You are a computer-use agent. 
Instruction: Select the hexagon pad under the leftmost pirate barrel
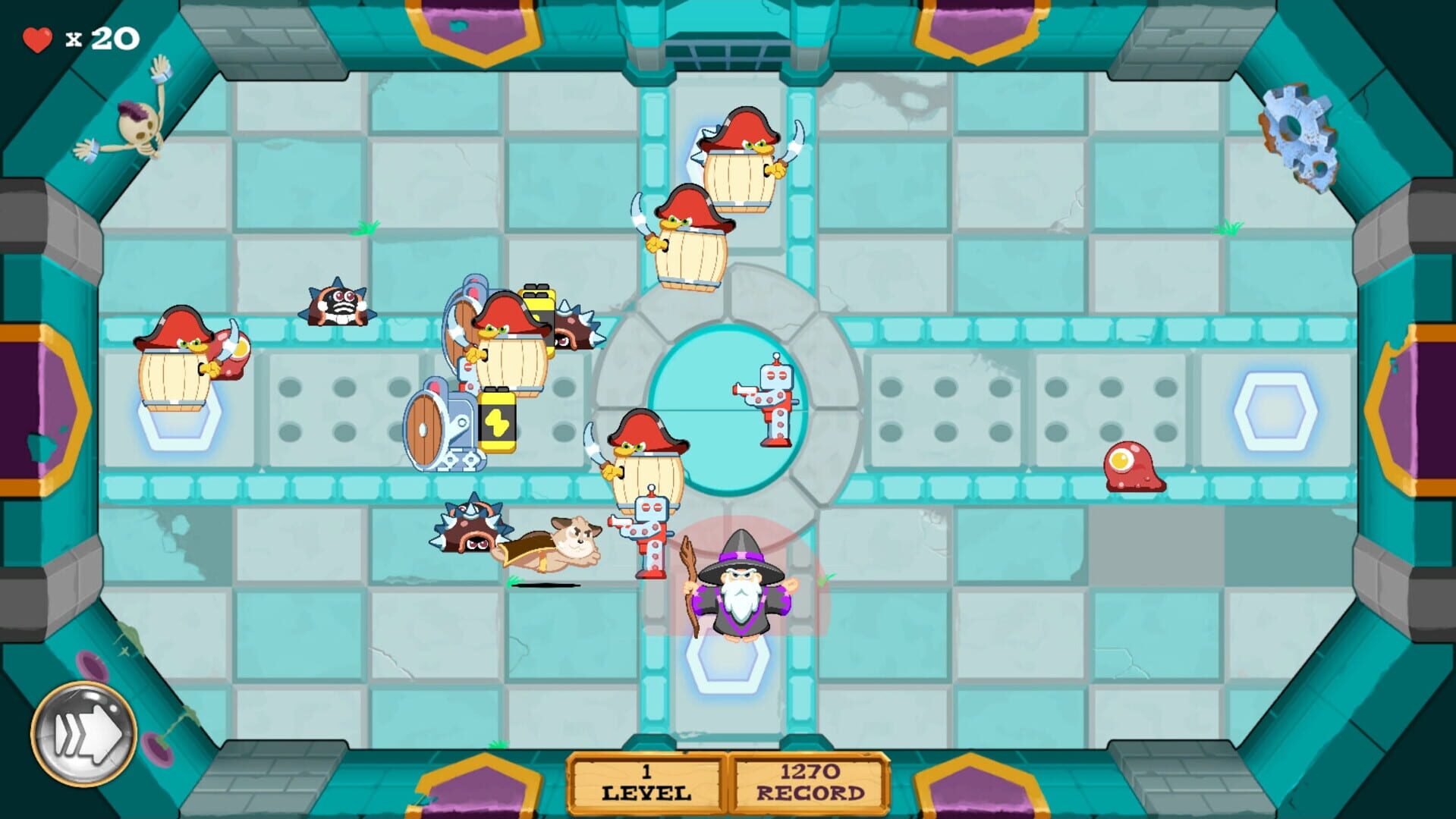click(x=180, y=425)
